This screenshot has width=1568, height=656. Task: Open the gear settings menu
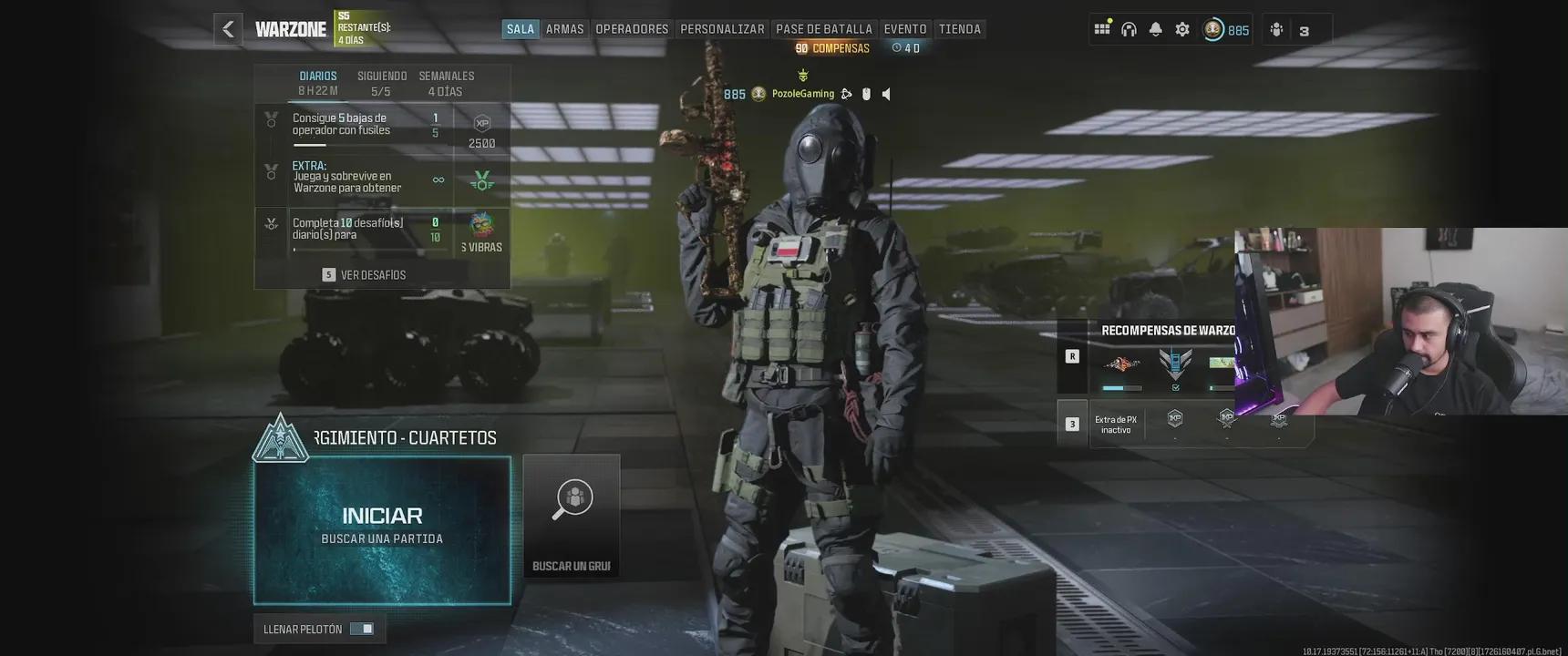coord(1182,29)
